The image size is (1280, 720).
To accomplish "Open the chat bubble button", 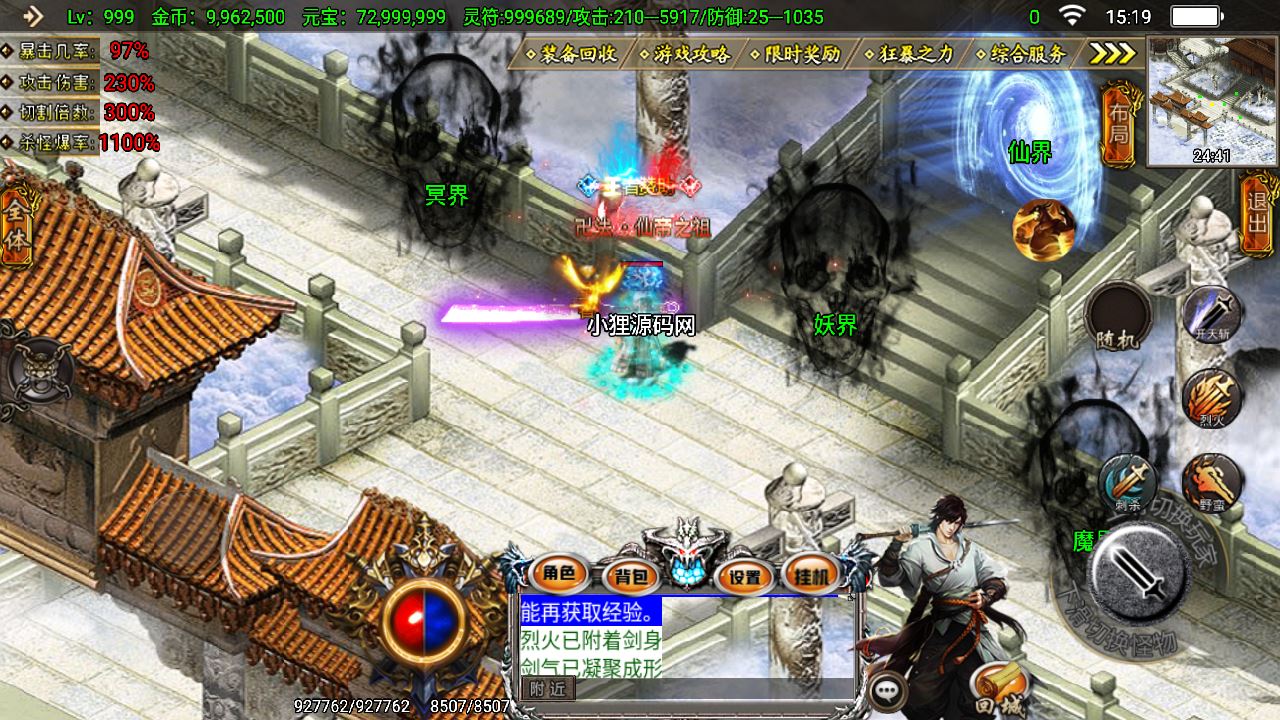I will point(887,689).
